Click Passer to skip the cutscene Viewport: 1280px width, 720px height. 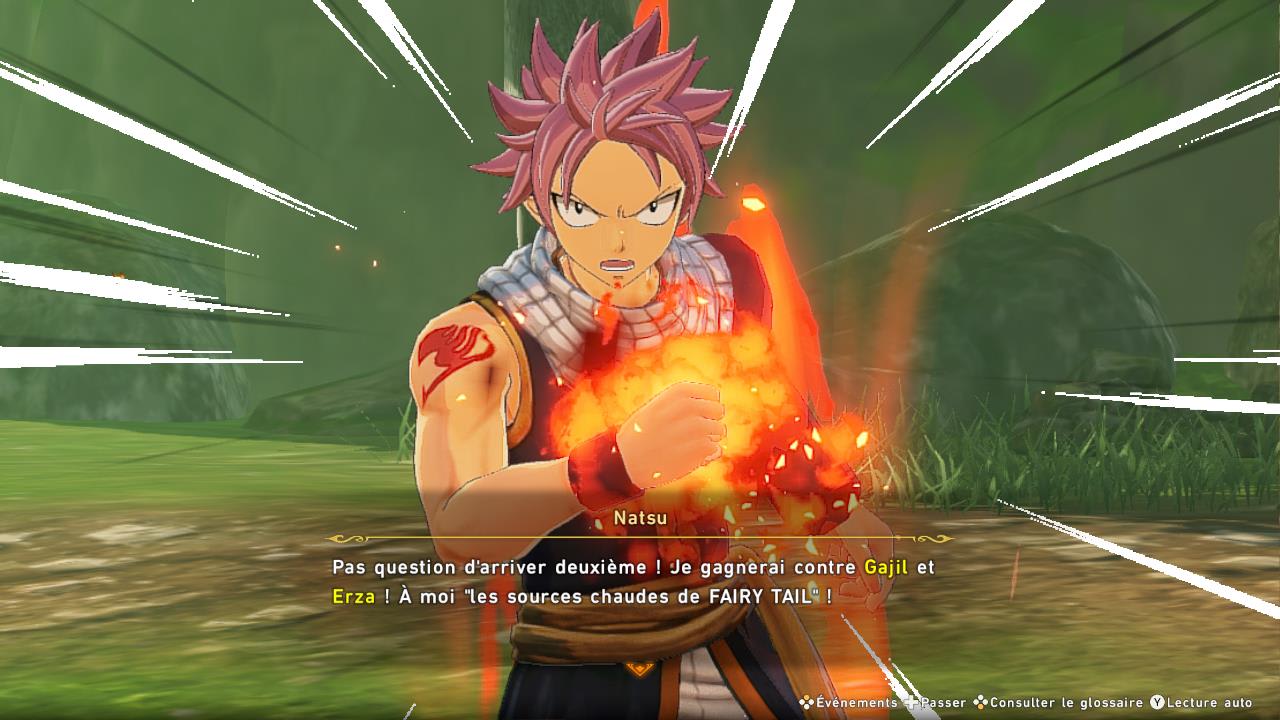pos(941,702)
